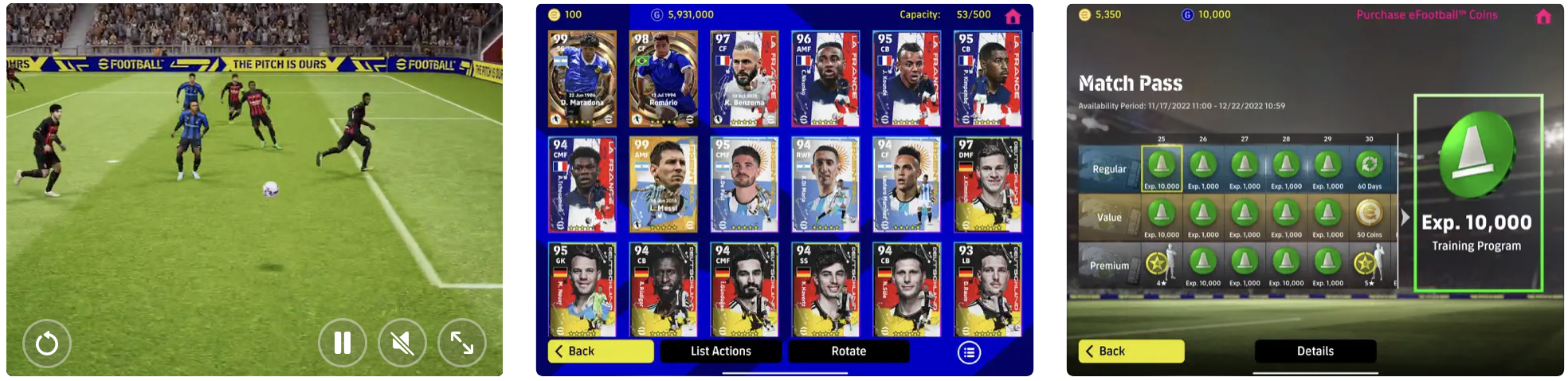Replay the video from the start
Viewport: 1568px width, 381px height.
47,343
